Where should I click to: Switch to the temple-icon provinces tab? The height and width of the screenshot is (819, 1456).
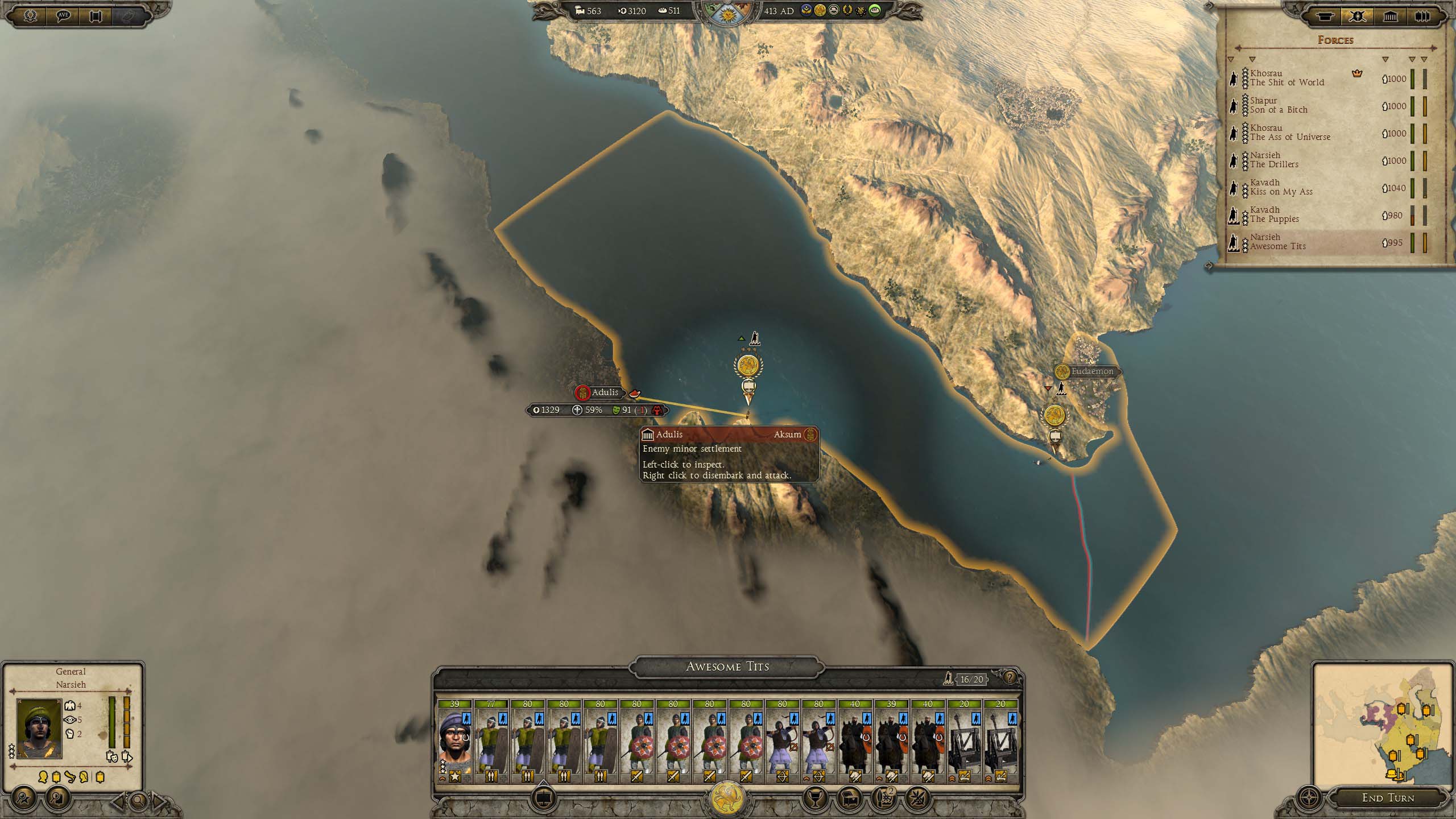1390,16
